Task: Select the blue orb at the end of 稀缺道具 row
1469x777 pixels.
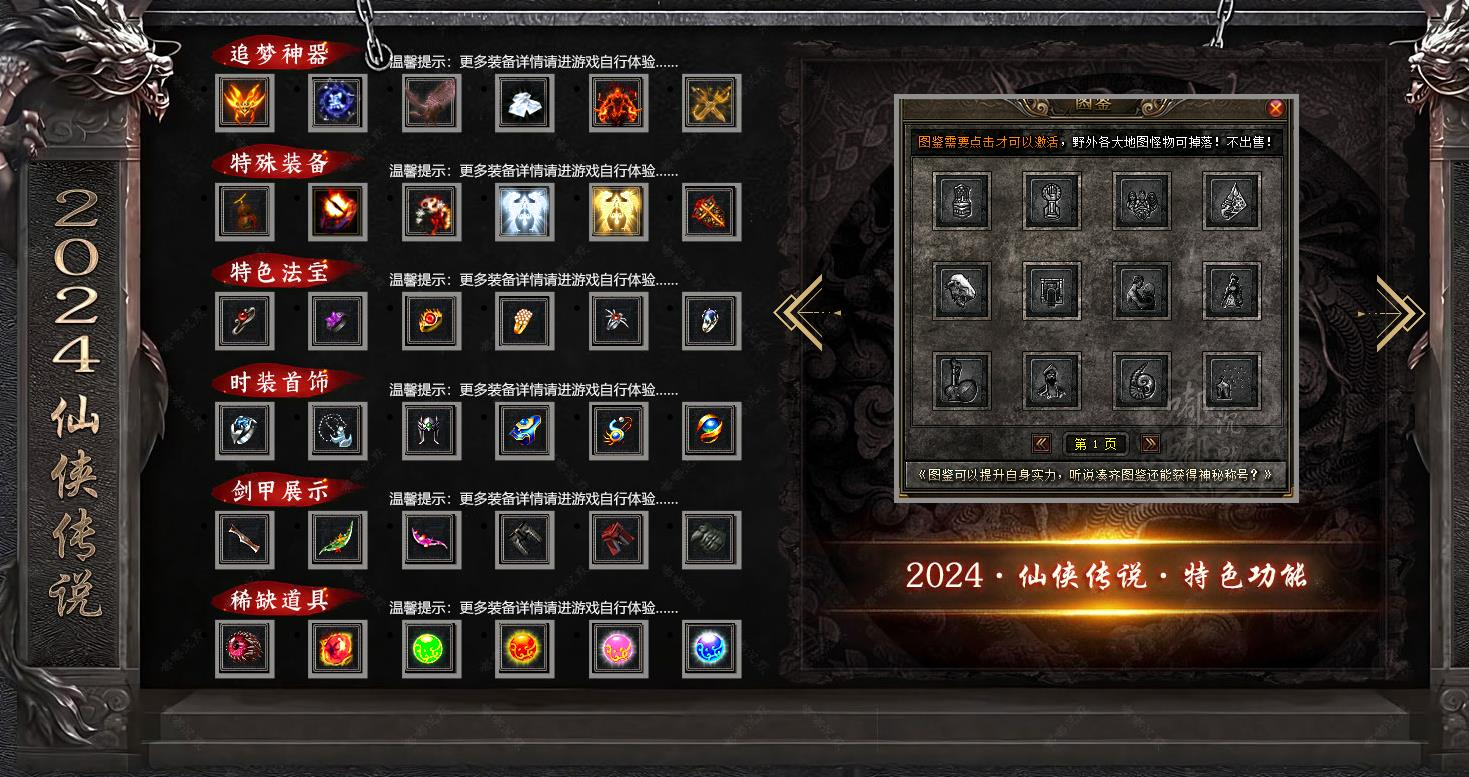Action: [711, 648]
